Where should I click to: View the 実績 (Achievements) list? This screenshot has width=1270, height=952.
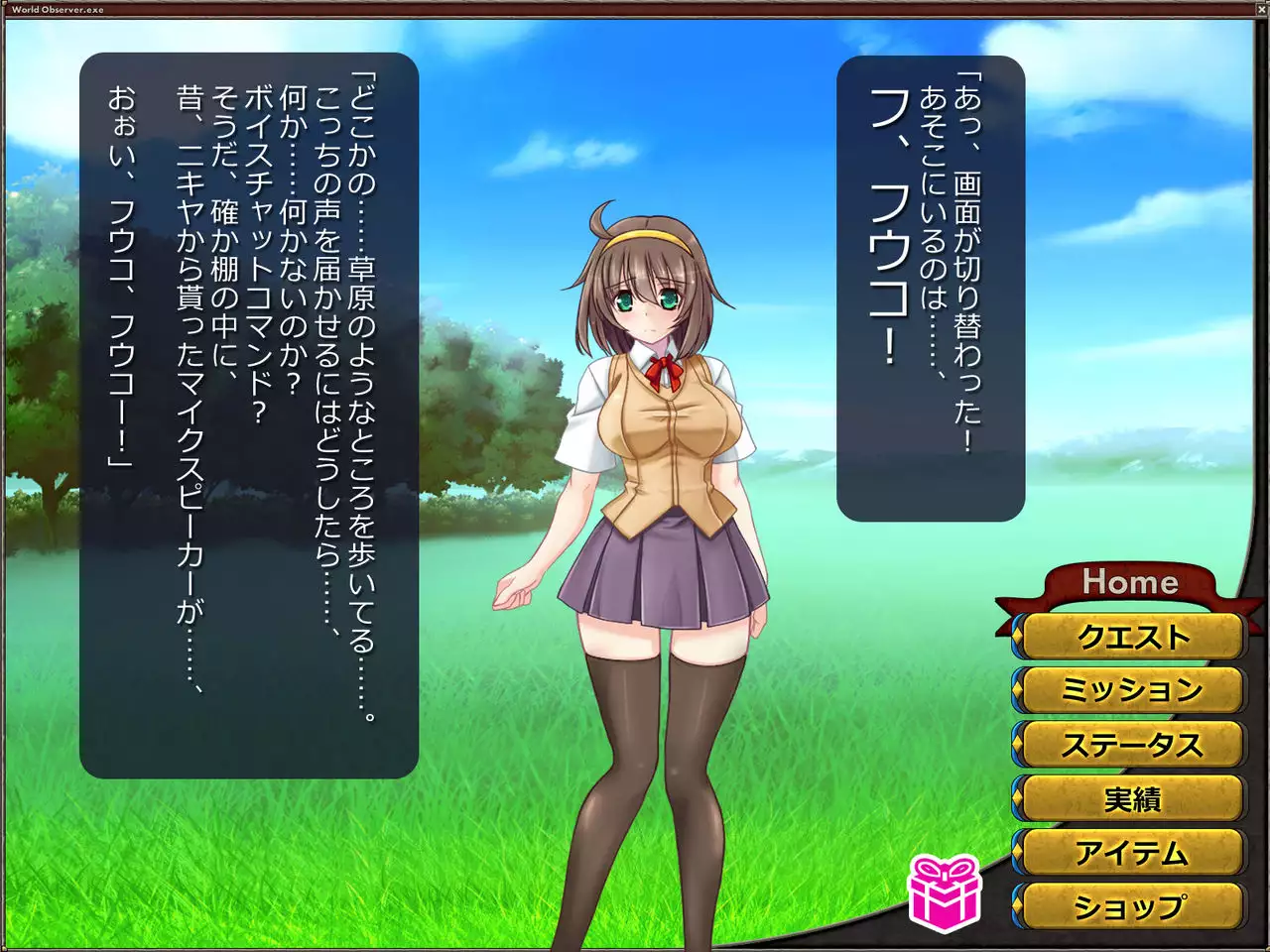(1131, 798)
